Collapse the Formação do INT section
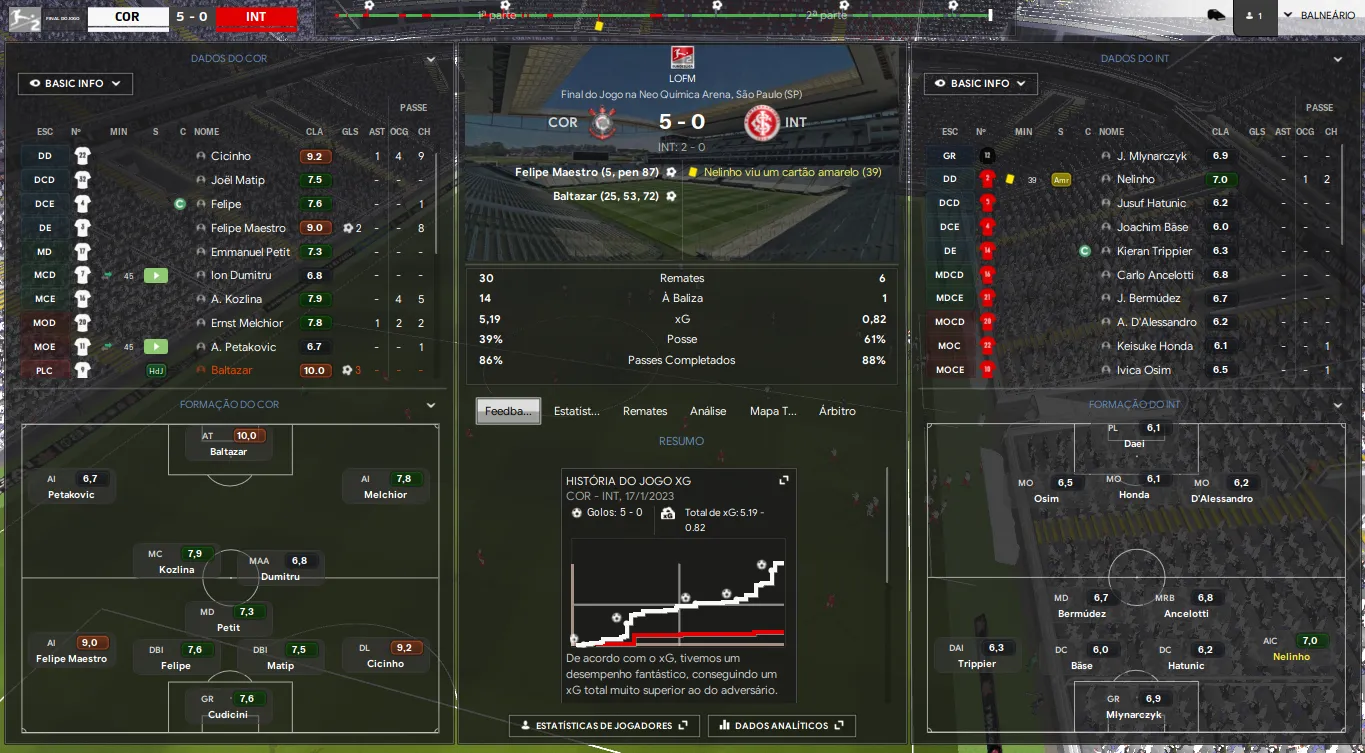This screenshot has width=1365, height=753. 1337,405
